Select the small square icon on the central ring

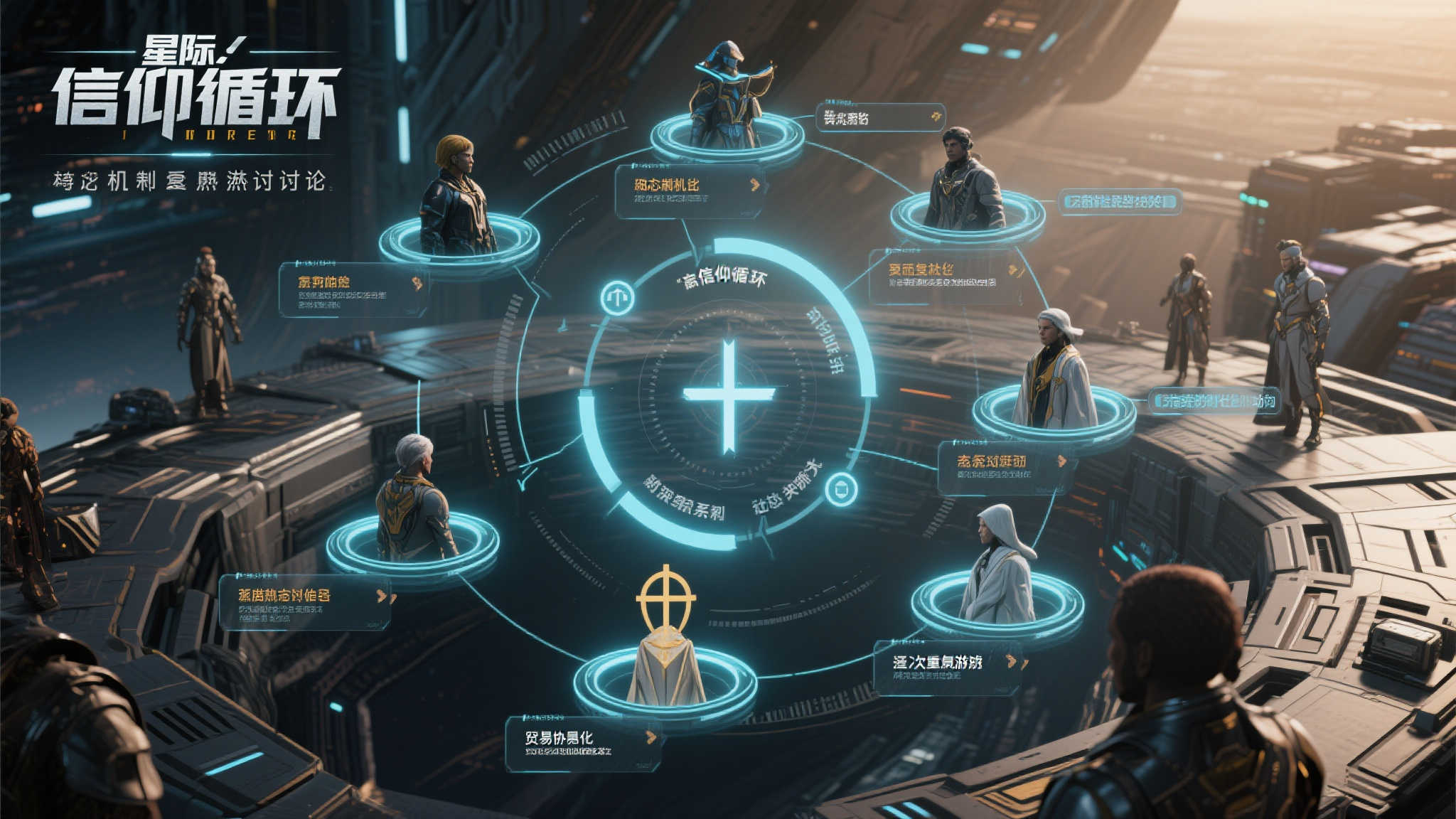point(841,490)
